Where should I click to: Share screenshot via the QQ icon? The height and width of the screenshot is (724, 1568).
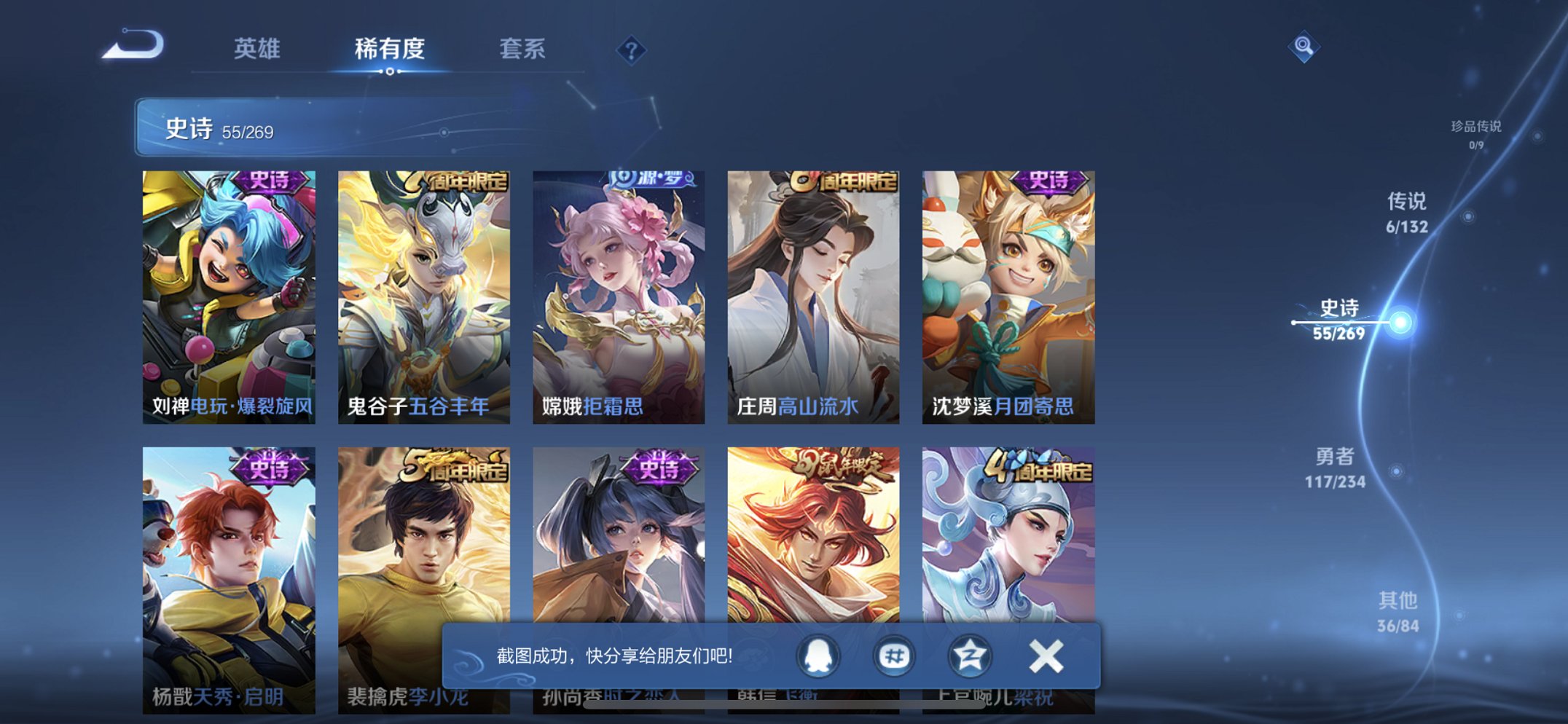[816, 655]
